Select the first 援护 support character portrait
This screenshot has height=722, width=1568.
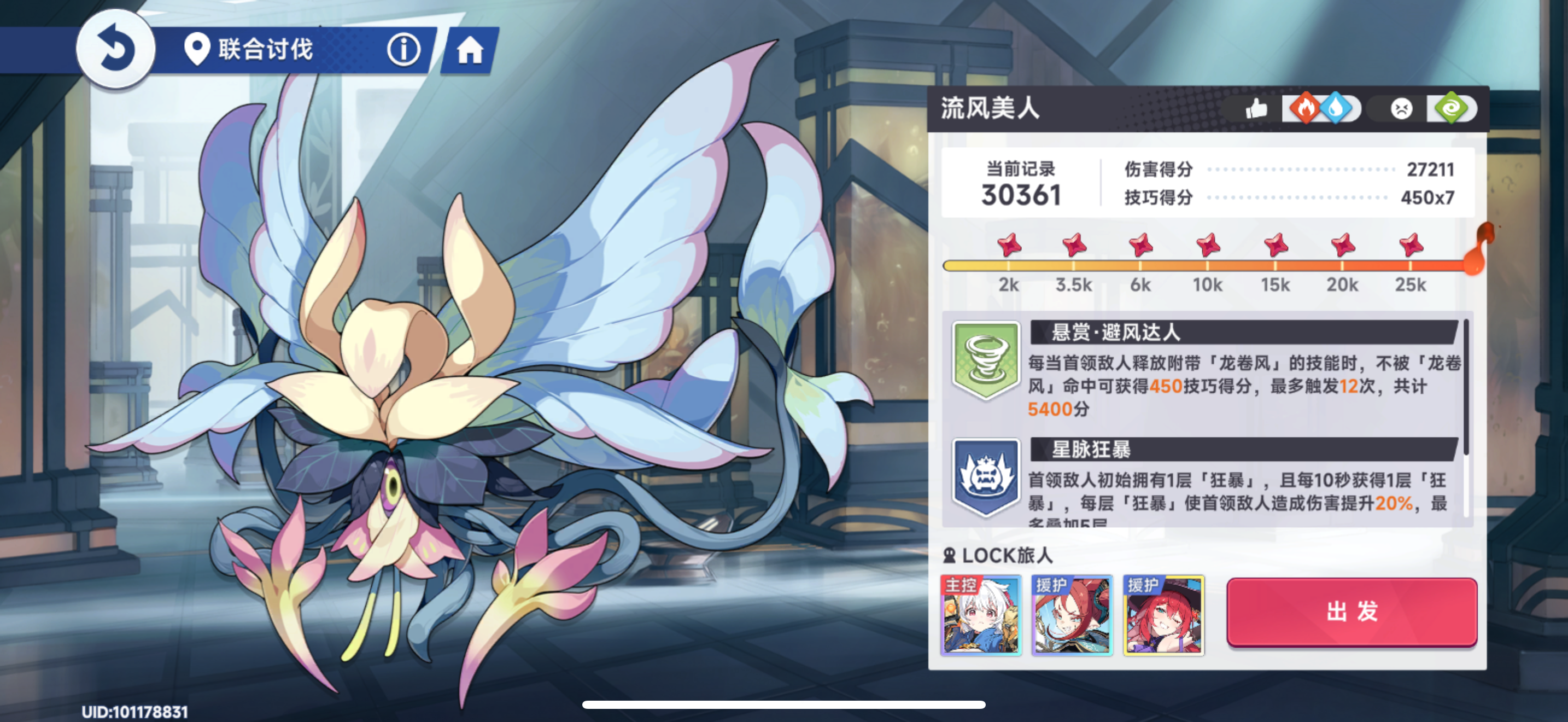click(1074, 616)
